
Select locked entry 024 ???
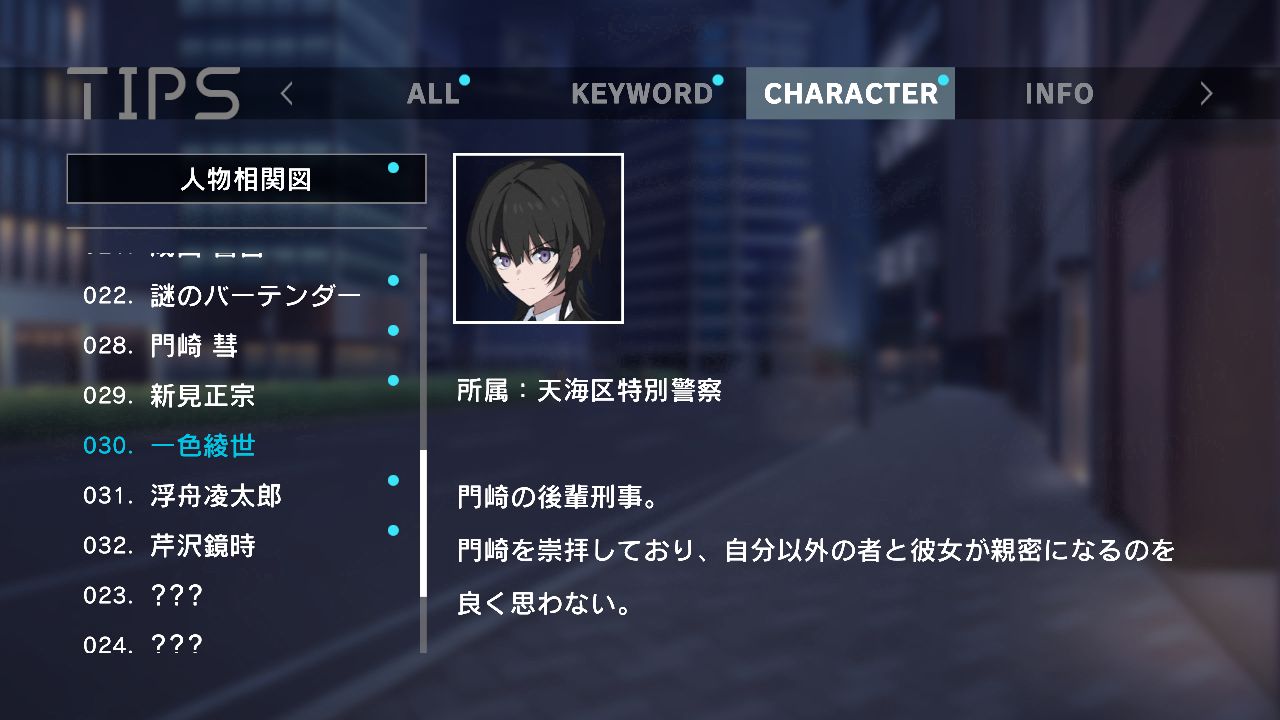176,645
